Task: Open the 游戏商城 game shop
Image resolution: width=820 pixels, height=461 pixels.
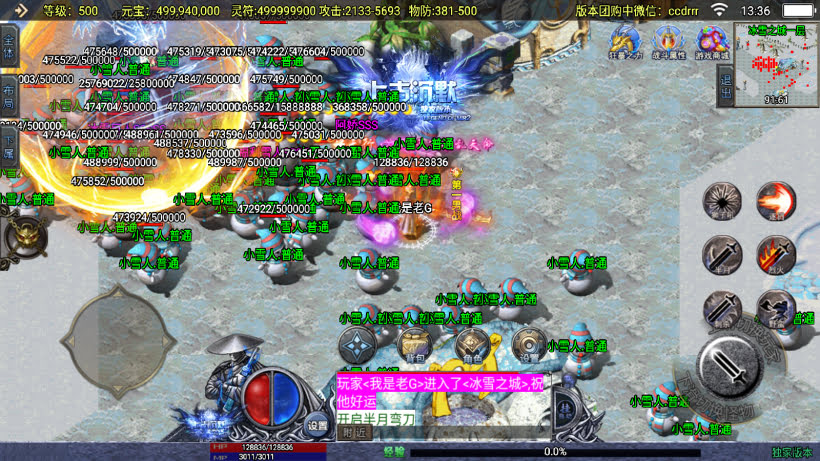Action: [711, 43]
